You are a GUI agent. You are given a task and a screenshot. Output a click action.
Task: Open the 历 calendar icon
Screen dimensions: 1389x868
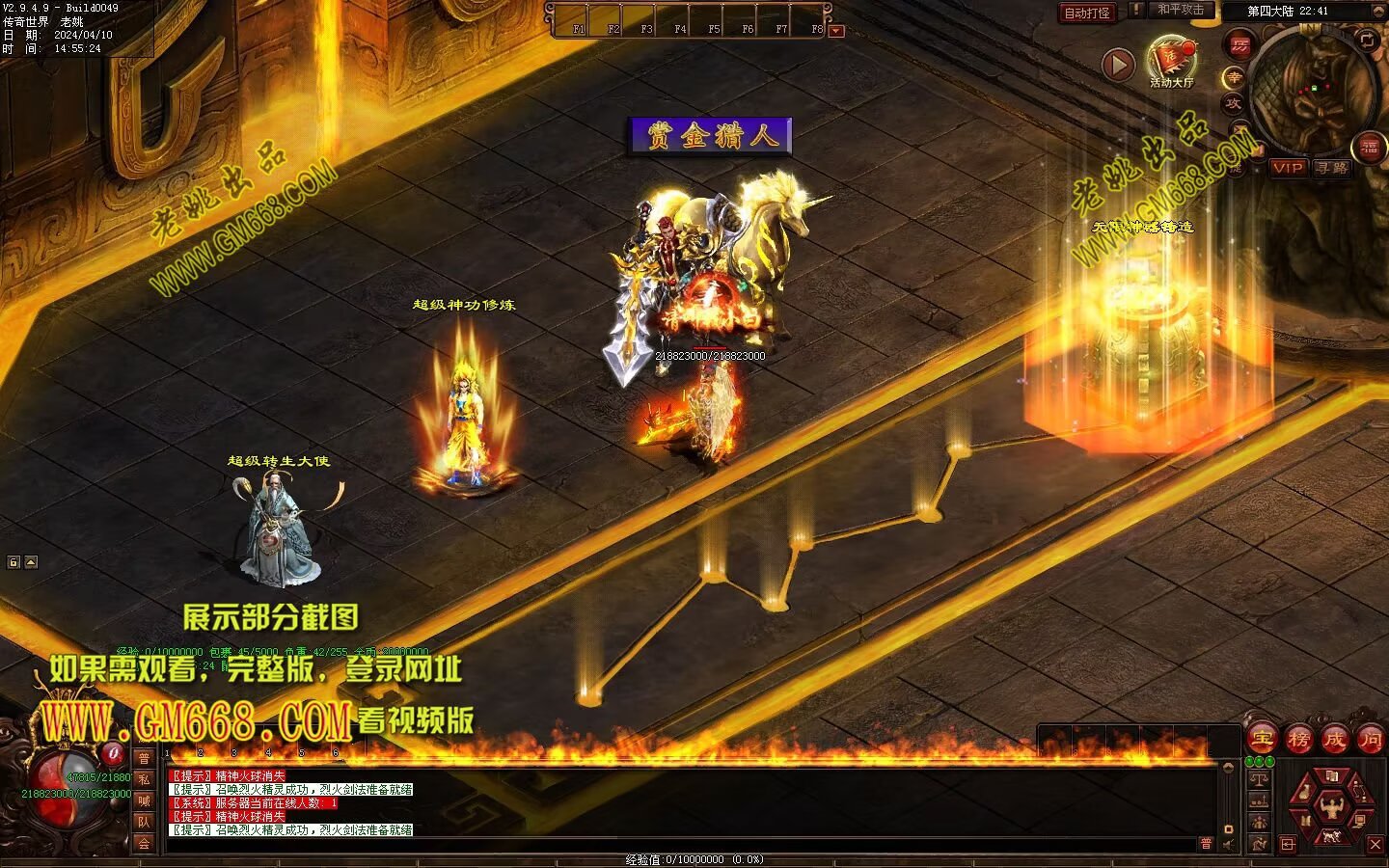tap(1239, 44)
